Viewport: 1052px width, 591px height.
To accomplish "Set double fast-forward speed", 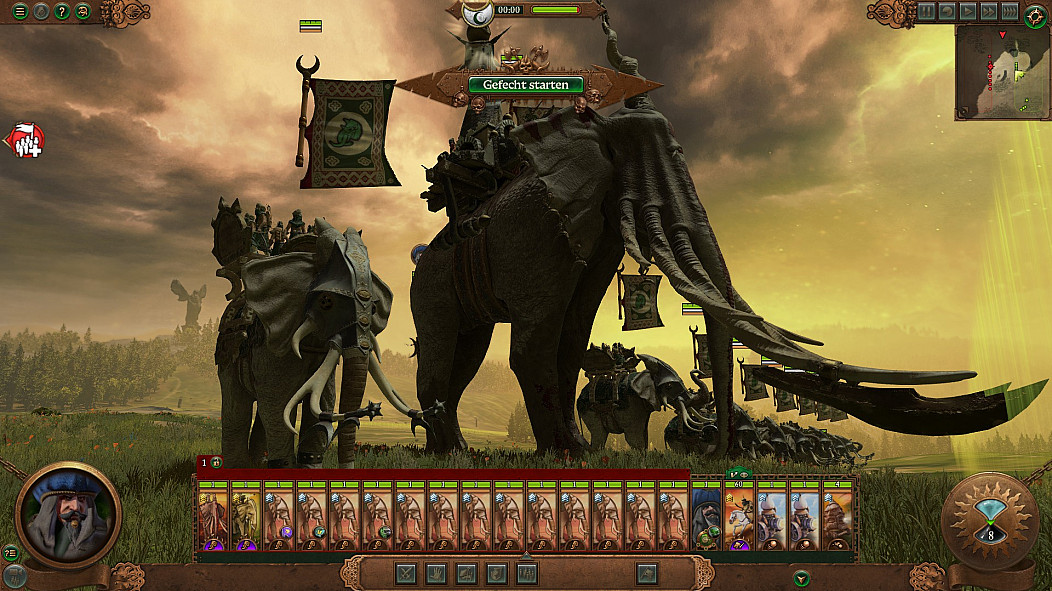I will (989, 11).
